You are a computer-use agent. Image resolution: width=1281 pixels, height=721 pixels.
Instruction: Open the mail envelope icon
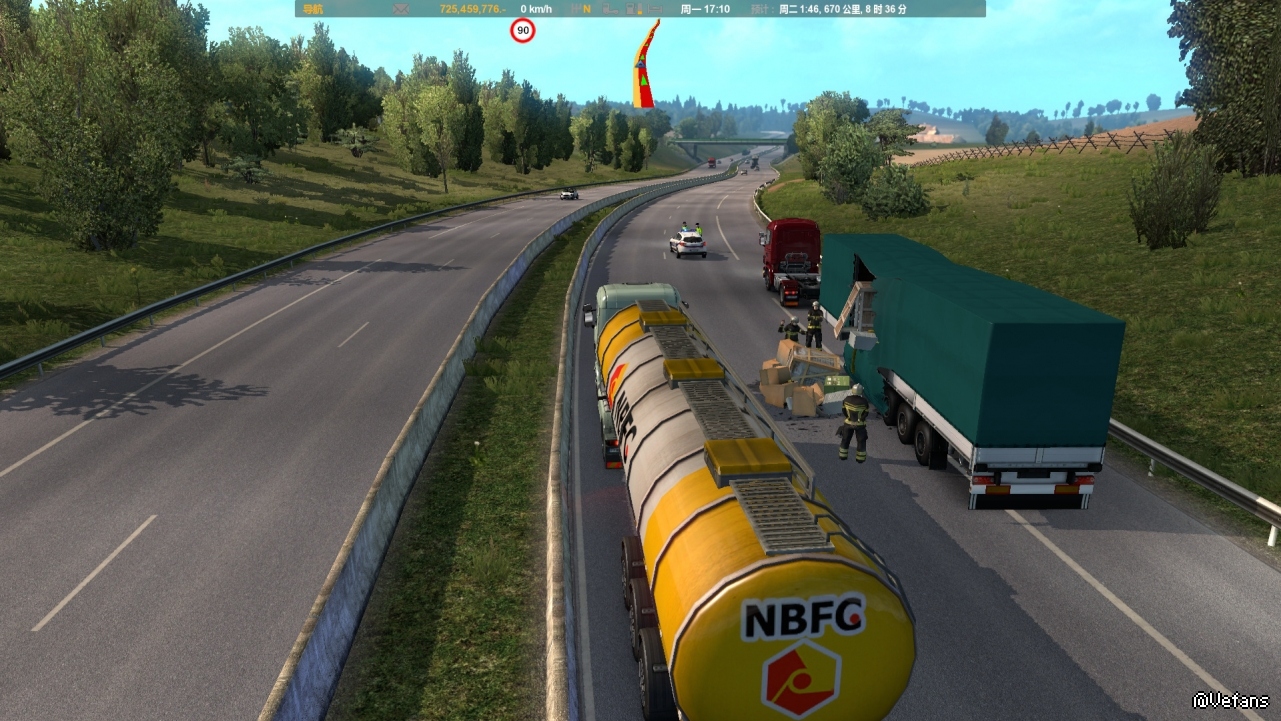[402, 9]
